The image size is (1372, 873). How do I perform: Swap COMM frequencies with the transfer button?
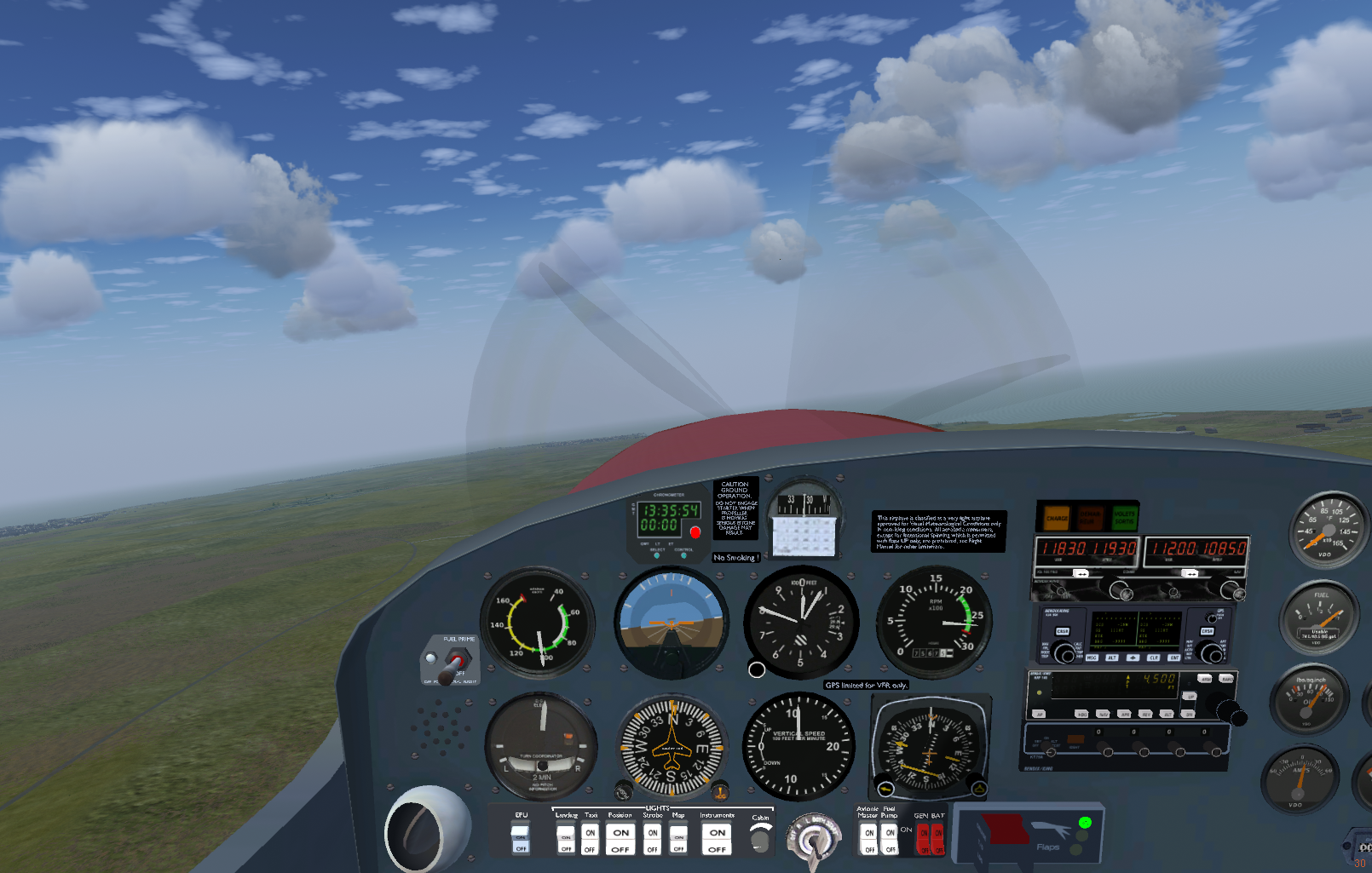click(1081, 574)
